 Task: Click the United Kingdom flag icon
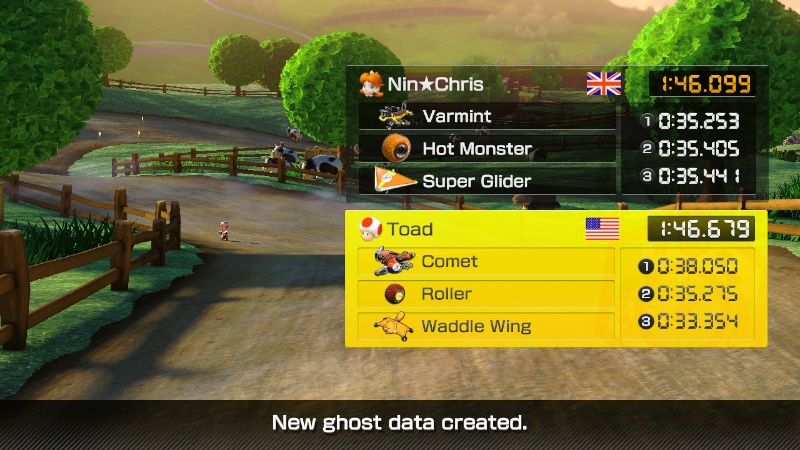tap(604, 83)
